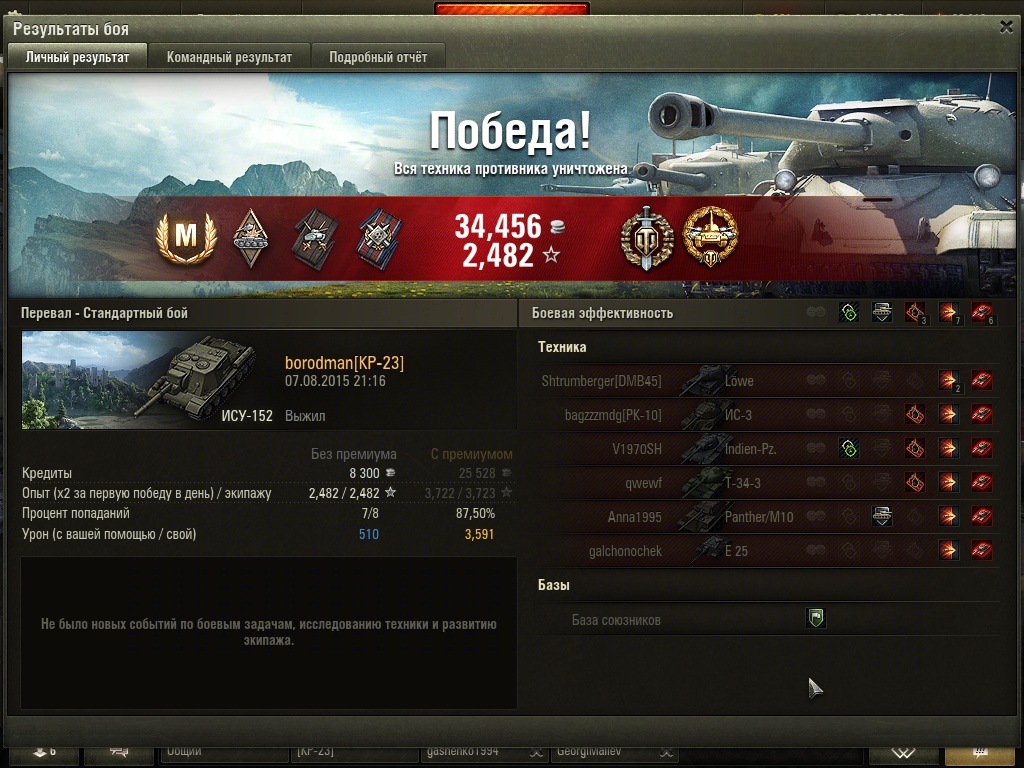Click the player name borodman[KP-23]
Image resolution: width=1024 pixels, height=768 pixels.
(x=344, y=363)
